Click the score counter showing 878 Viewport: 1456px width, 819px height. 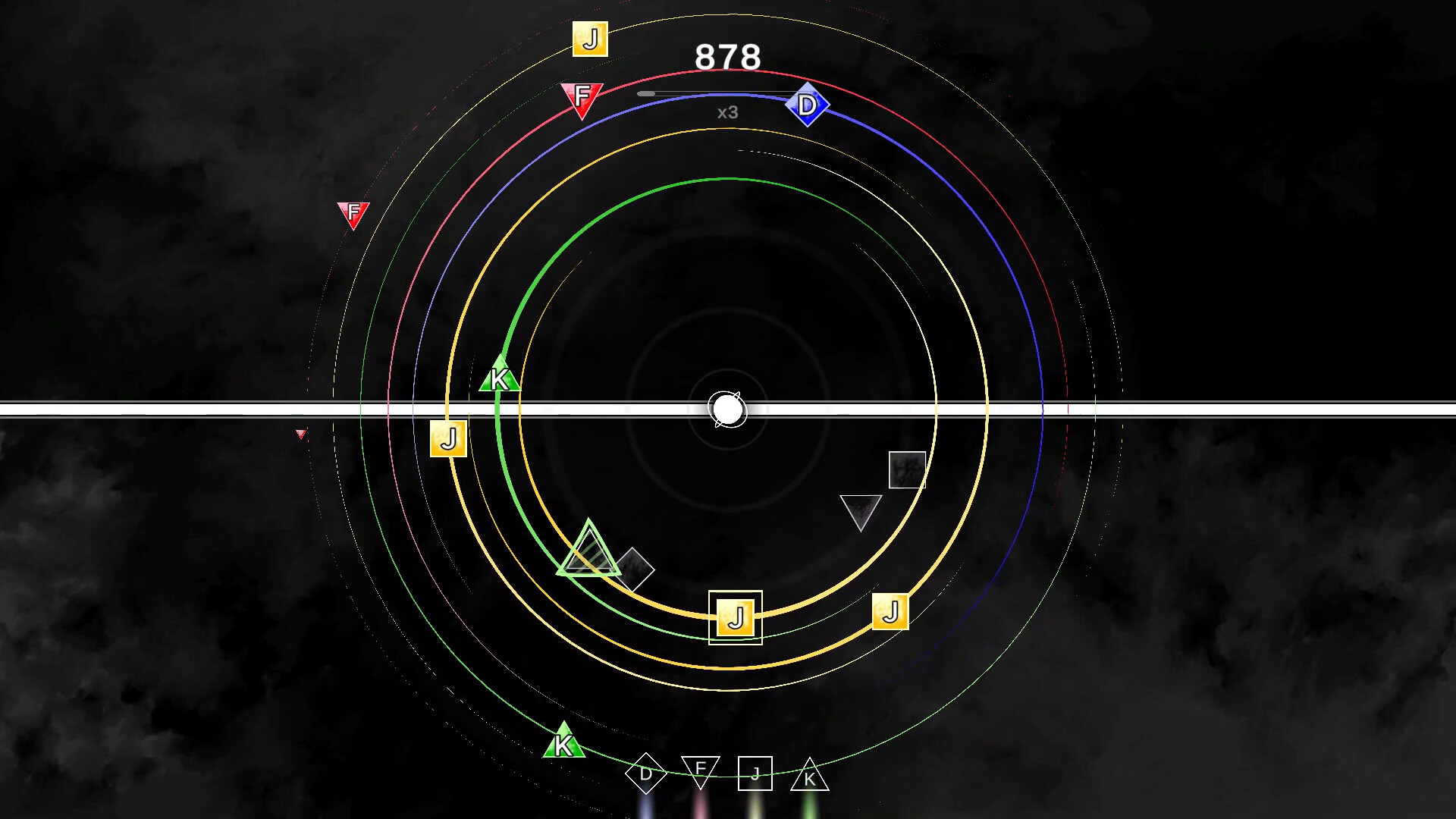(x=728, y=57)
